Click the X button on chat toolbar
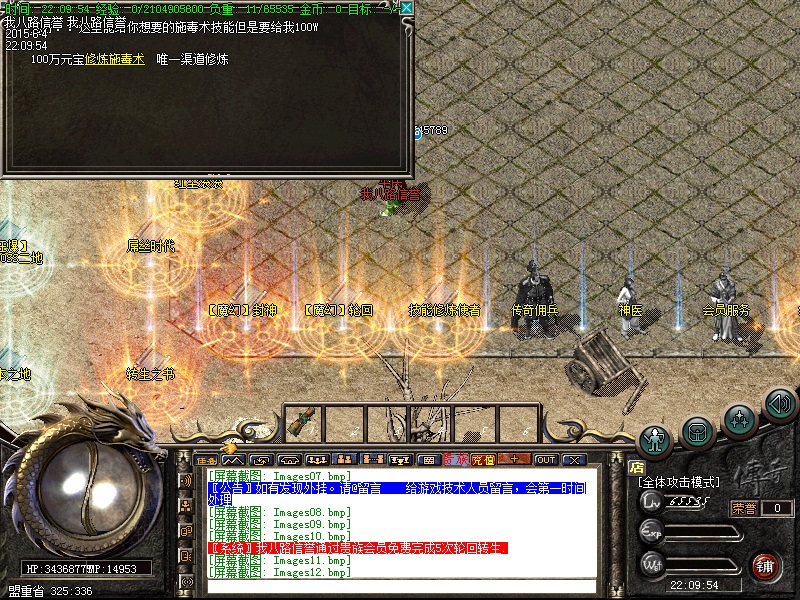800x600 pixels. point(573,460)
